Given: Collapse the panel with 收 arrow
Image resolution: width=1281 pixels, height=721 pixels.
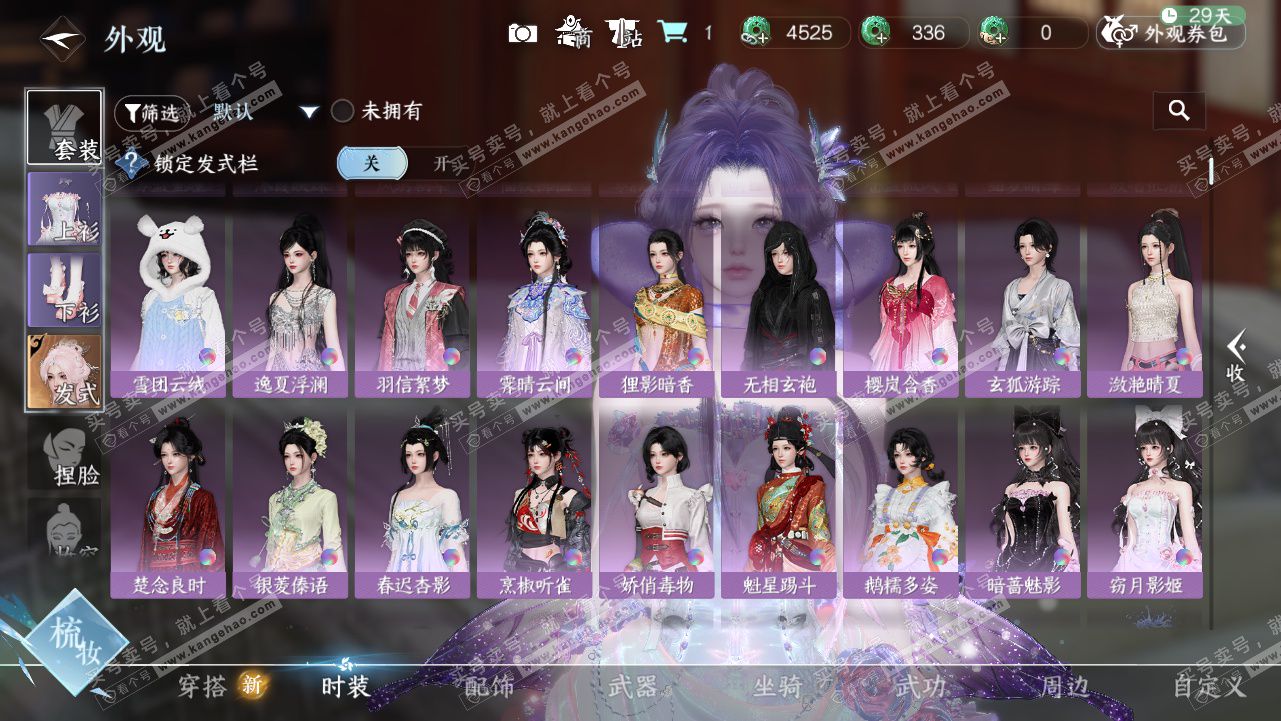Looking at the screenshot, I should click(1236, 357).
